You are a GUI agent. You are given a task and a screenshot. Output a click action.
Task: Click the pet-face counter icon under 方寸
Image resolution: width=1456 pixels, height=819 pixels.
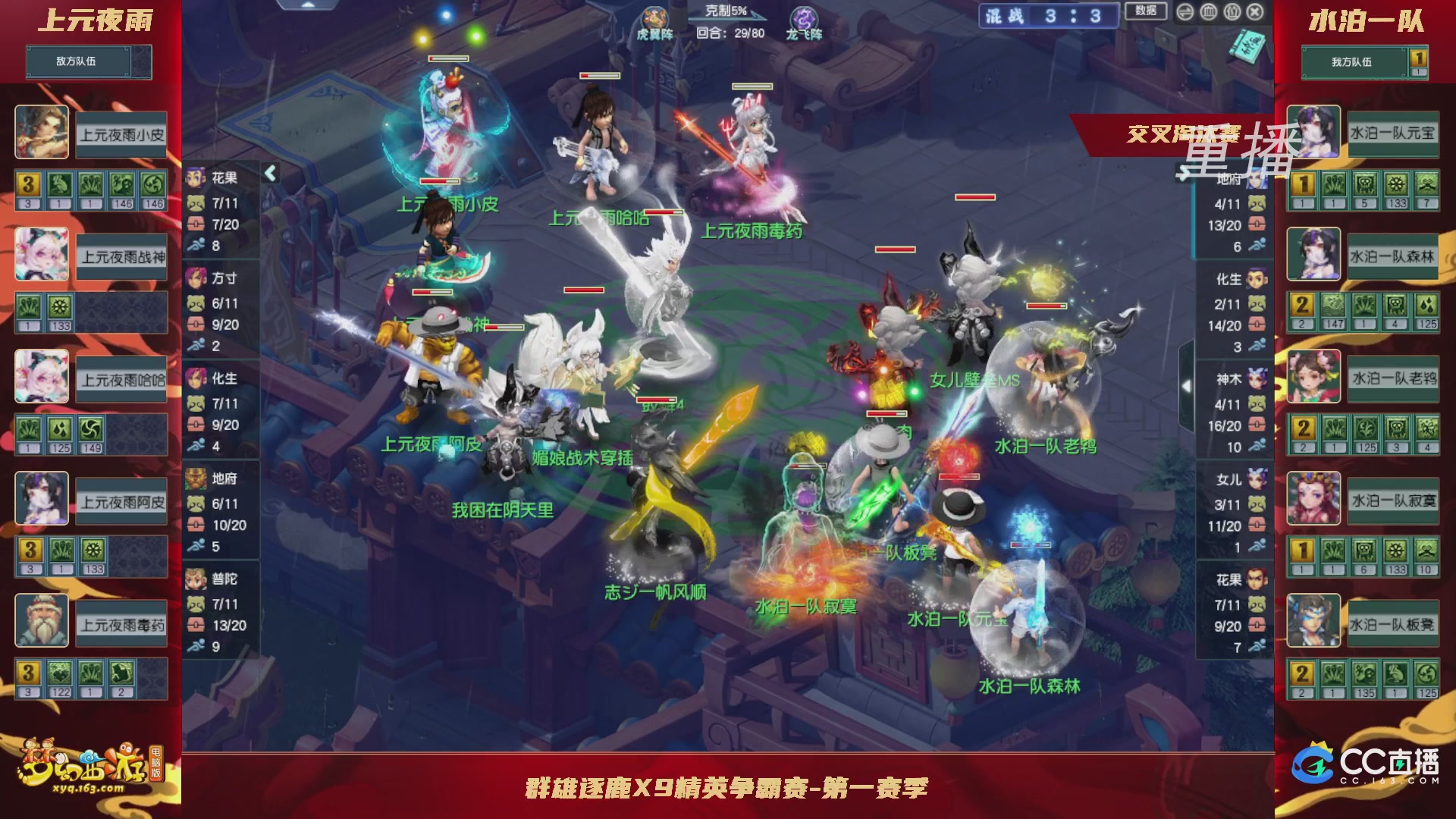pyautogui.click(x=196, y=304)
